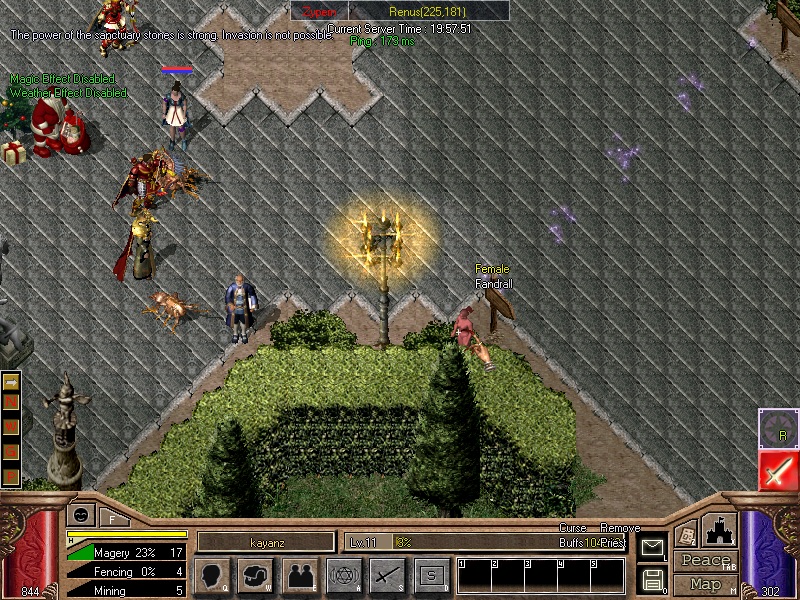Viewport: 800px width, 600px height.
Task: Activate the red sword attack icon
Action: (778, 471)
